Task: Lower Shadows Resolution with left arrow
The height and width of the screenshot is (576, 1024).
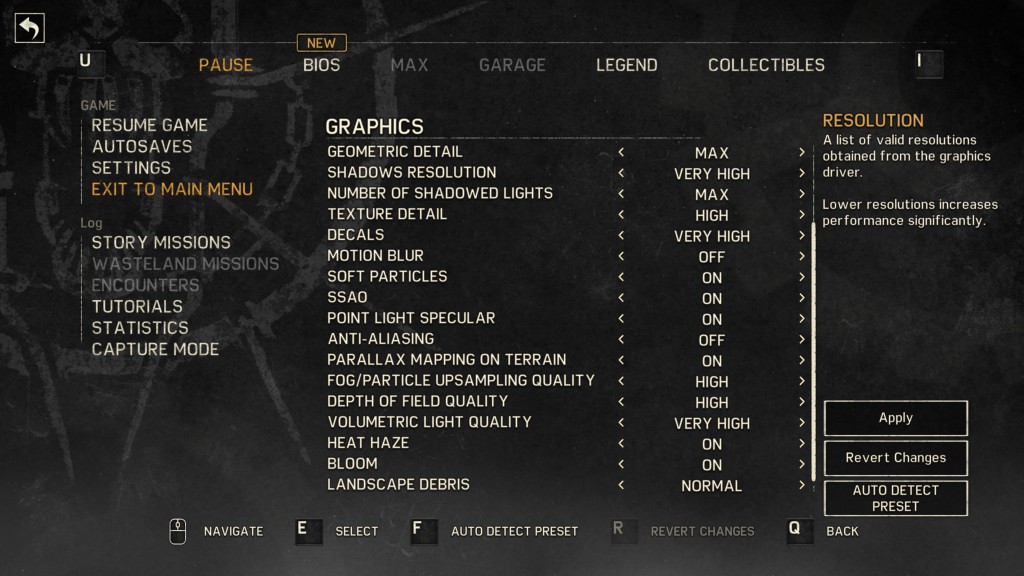Action: (621, 173)
